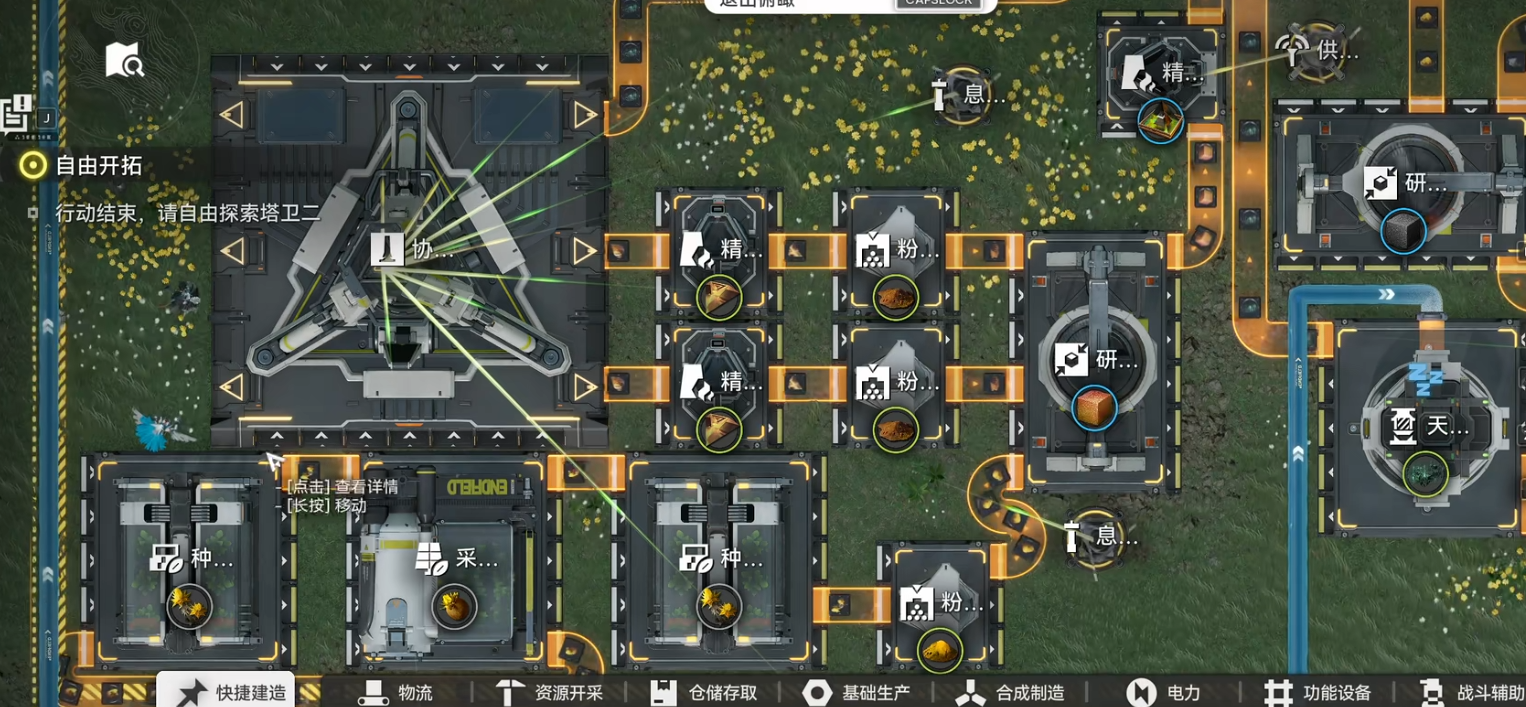Viewport: 1526px width, 707px height.
Task: Select the 战斗辅助 combat support category
Action: (x=1473, y=692)
